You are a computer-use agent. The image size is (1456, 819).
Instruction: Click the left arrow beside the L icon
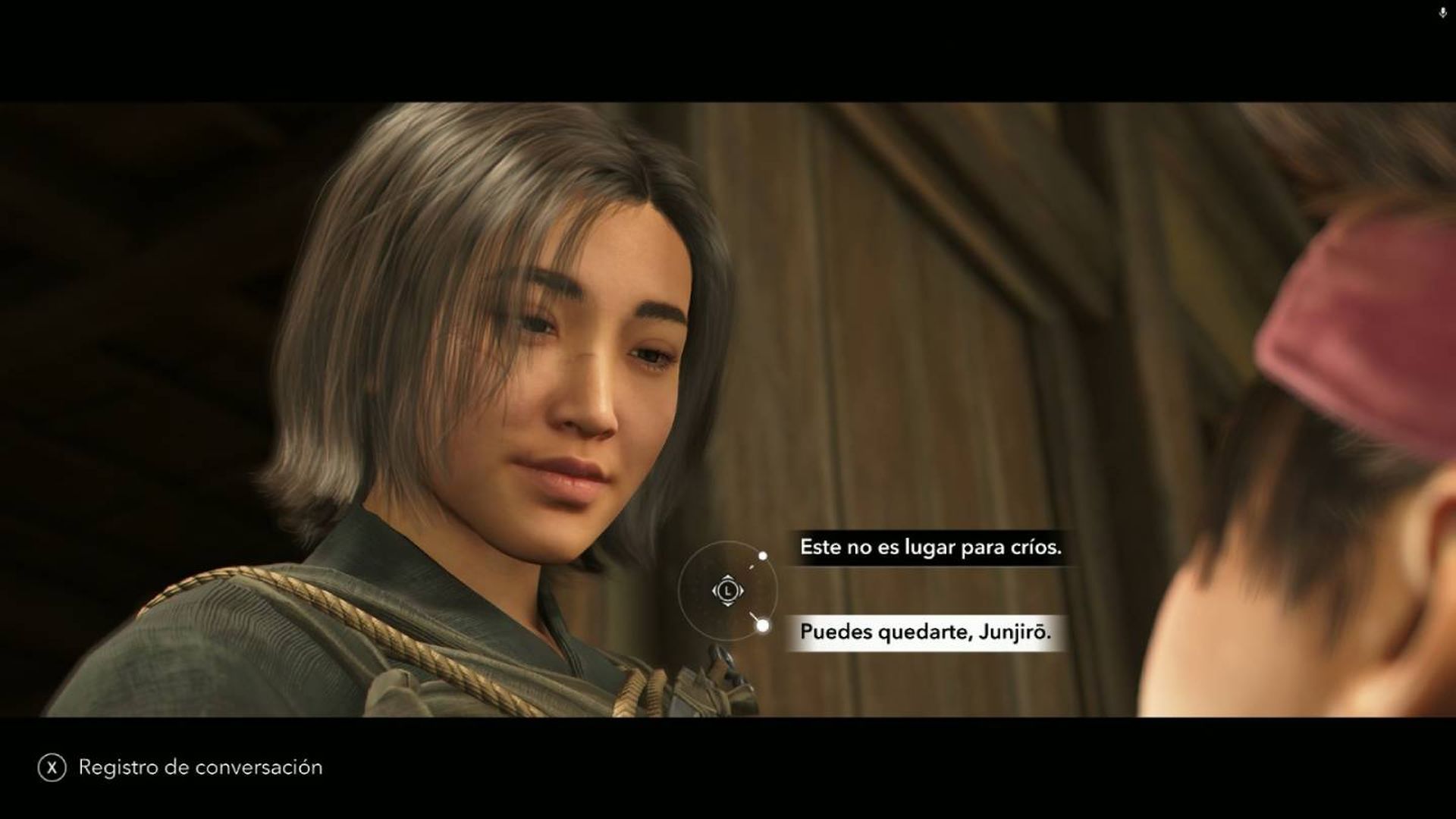click(714, 591)
